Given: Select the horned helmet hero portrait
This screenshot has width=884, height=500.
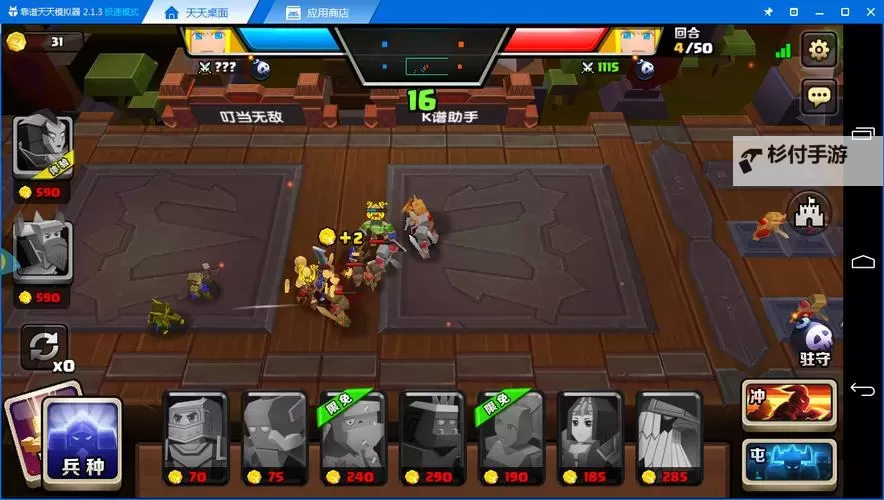Looking at the screenshot, I should [x=43, y=247].
